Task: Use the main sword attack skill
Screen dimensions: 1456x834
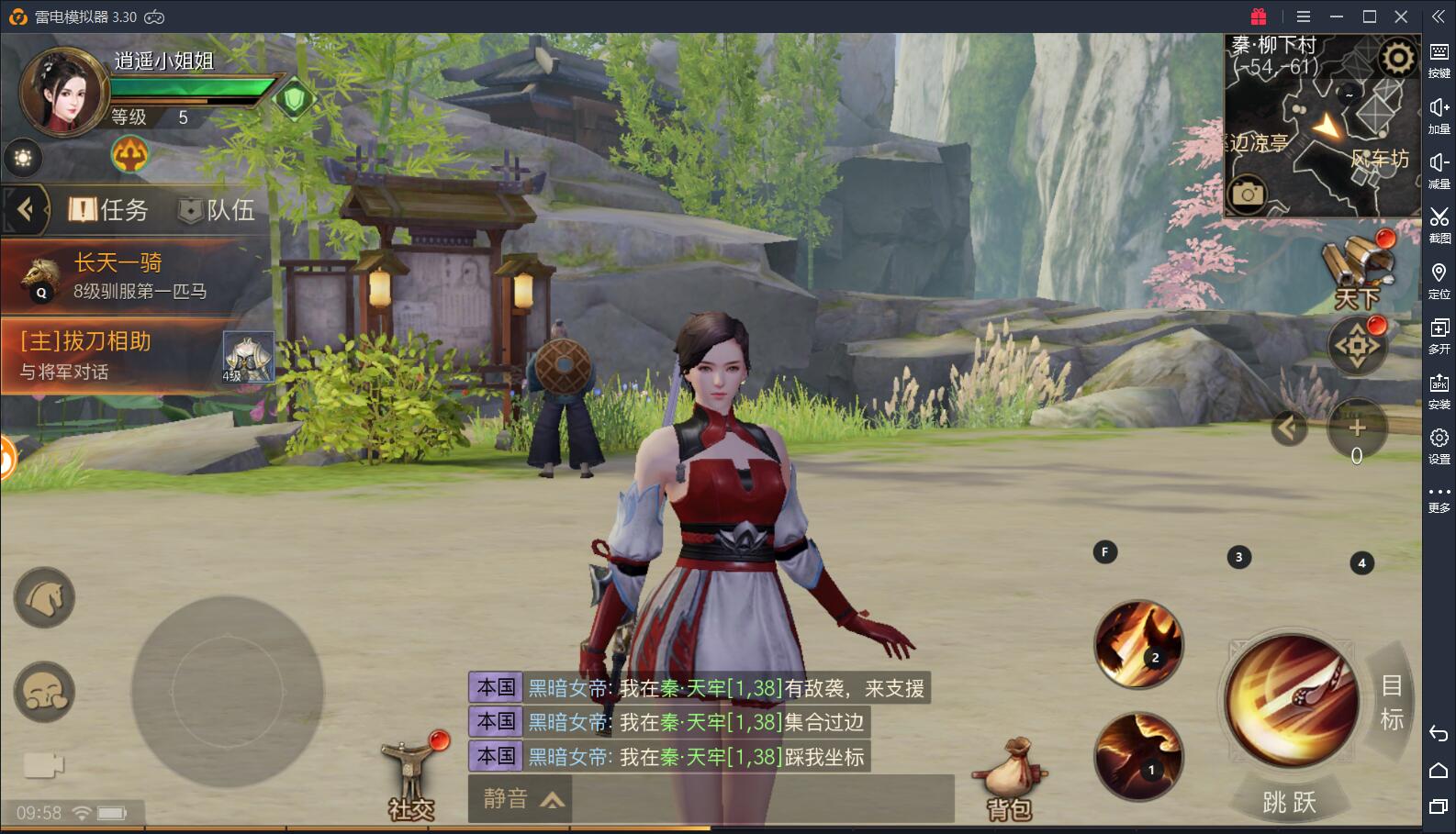Action: (x=1292, y=699)
